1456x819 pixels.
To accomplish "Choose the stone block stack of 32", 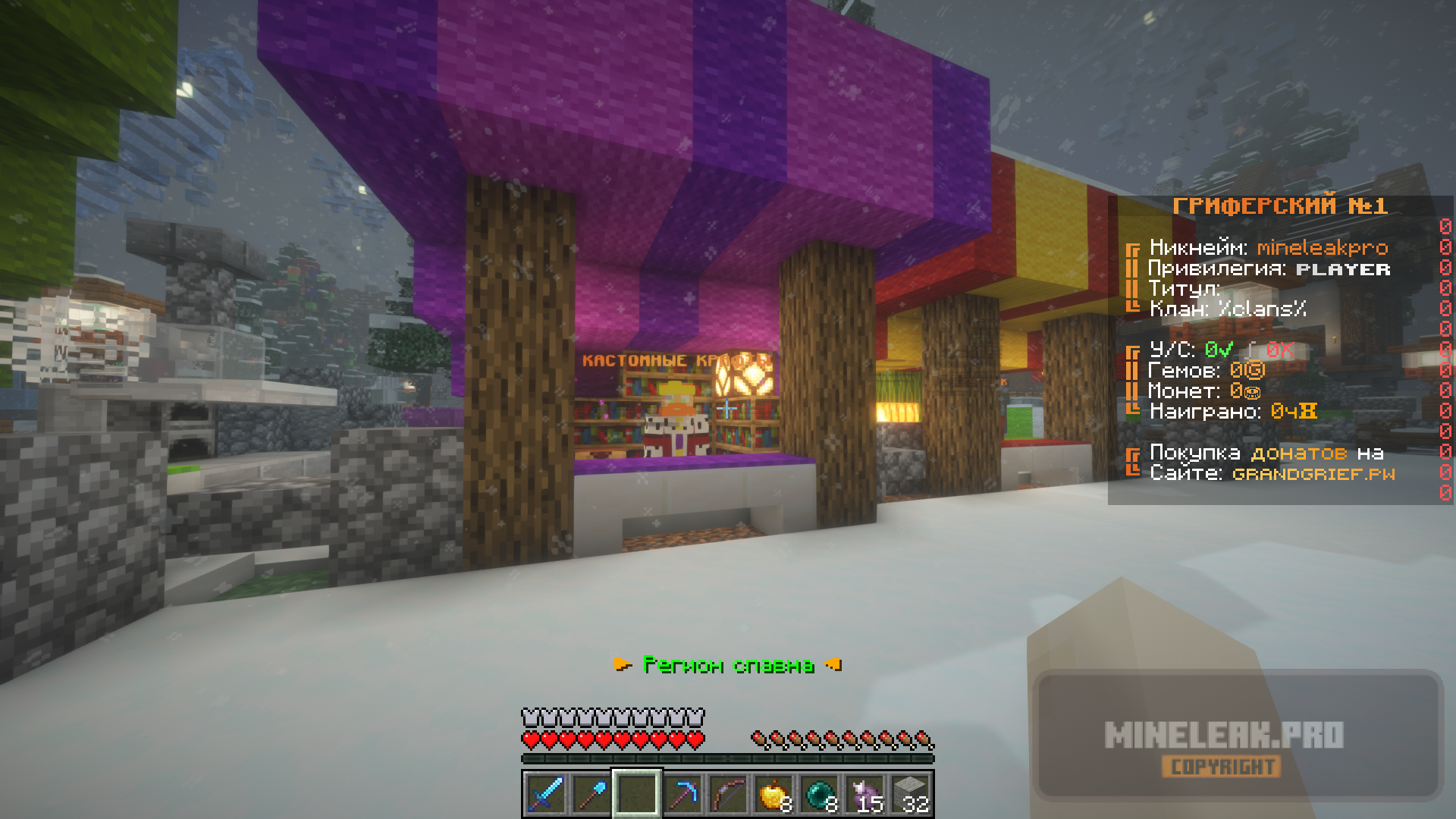I will 911,794.
